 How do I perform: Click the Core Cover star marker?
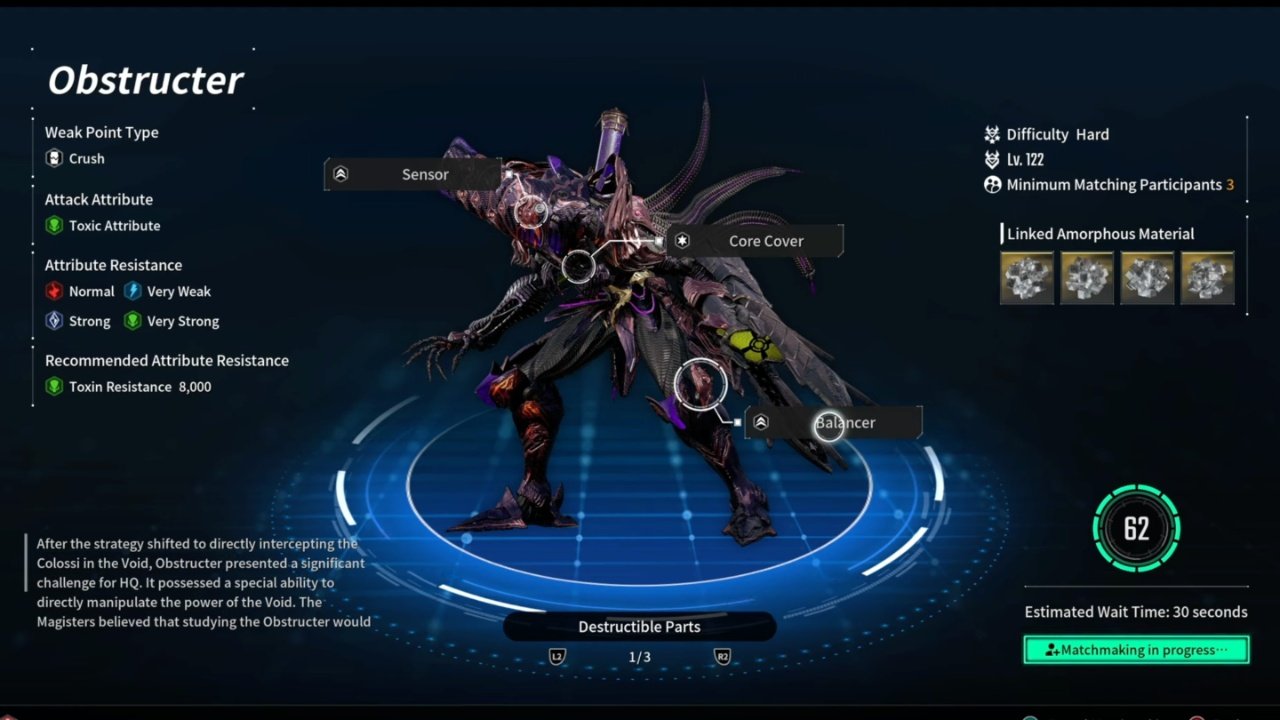click(683, 240)
